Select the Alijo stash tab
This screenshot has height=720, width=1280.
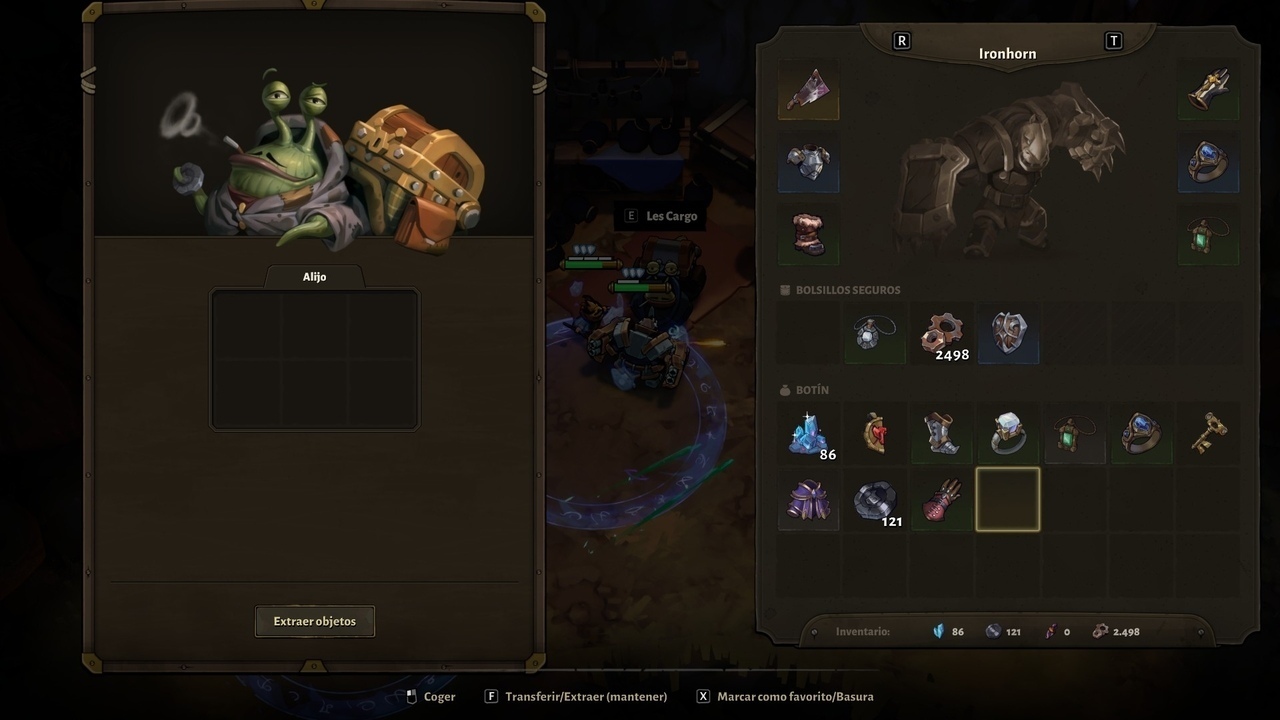[x=314, y=277]
